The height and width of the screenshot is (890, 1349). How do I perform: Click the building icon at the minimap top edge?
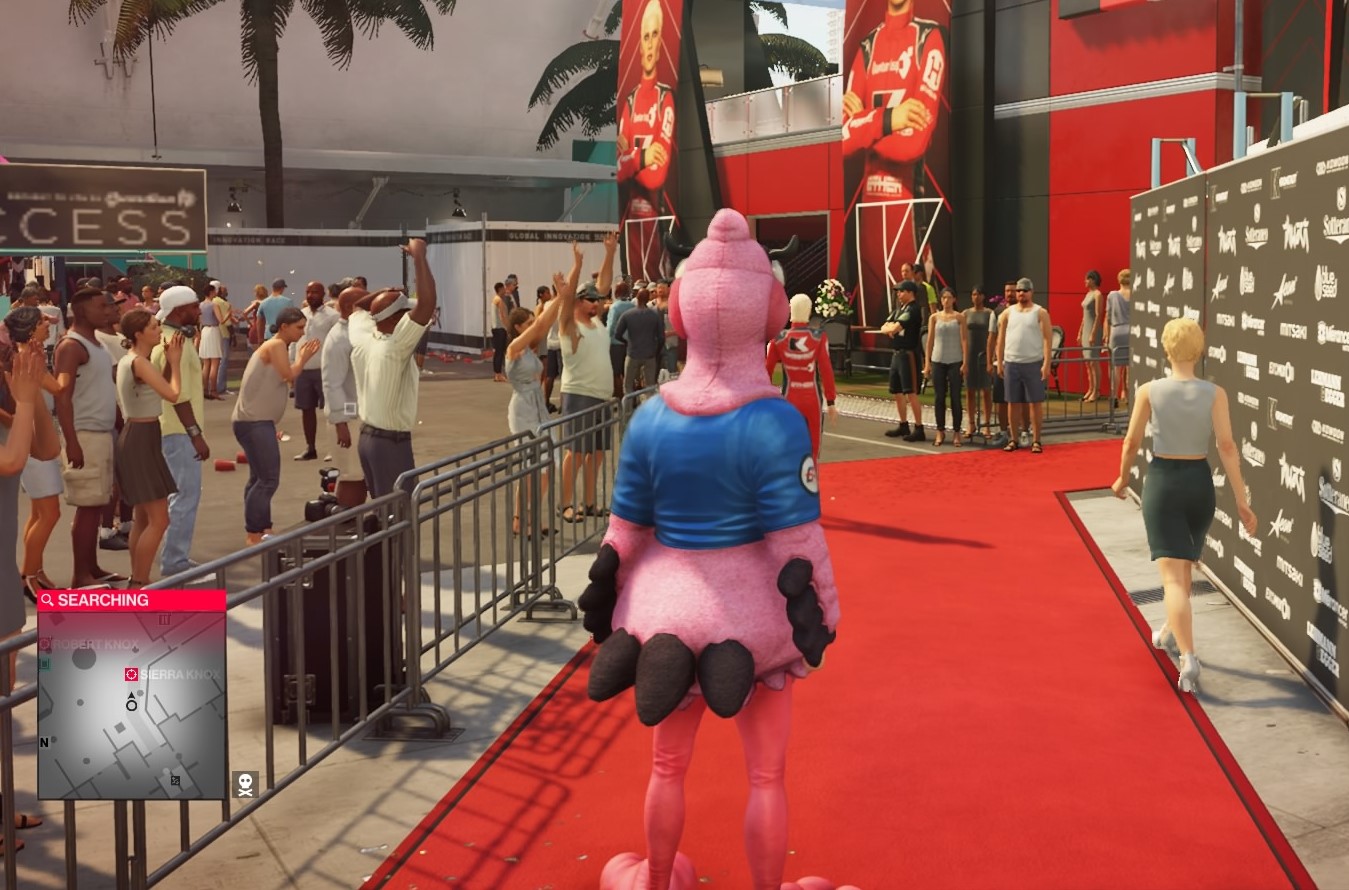coord(163,620)
